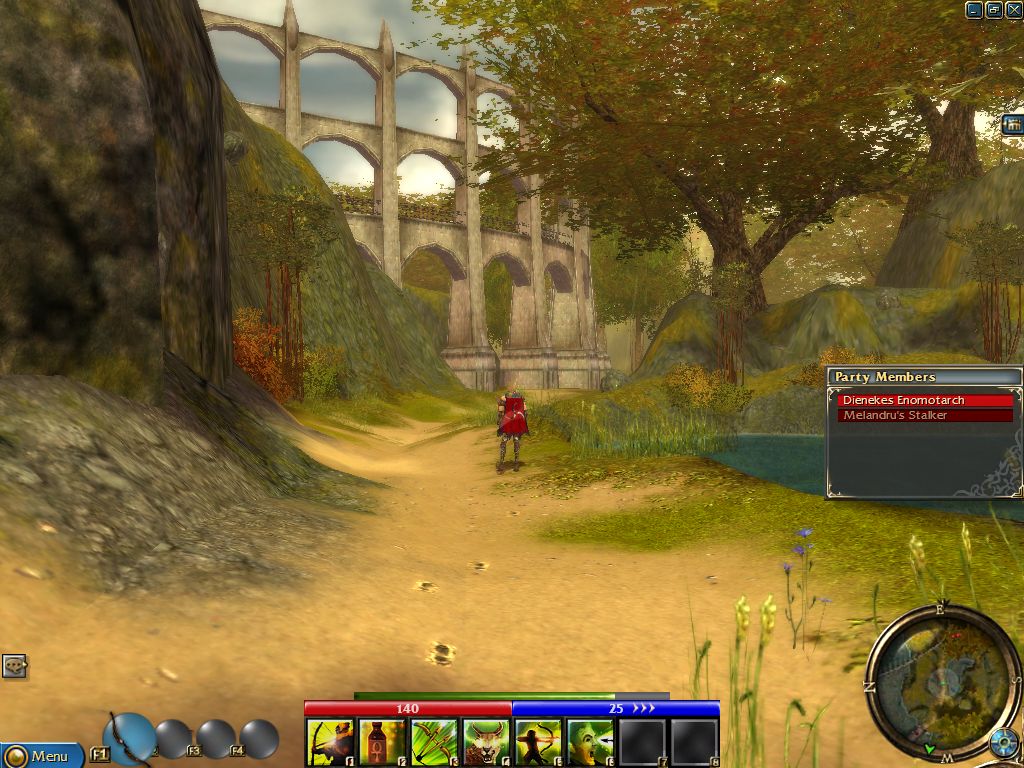Fire the multiple arrows skill
Viewport: 1024px width, 768px height.
[435, 743]
